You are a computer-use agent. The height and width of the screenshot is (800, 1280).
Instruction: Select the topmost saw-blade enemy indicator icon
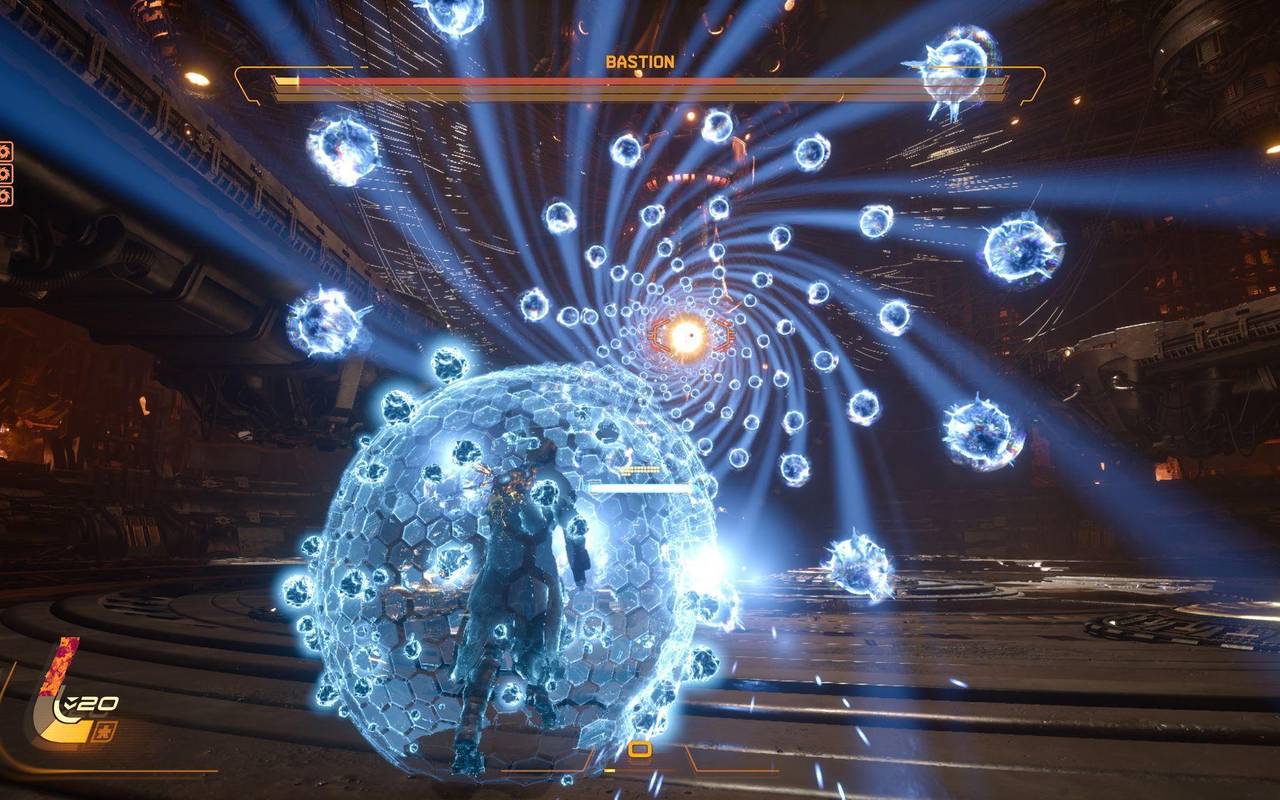coord(6,152)
